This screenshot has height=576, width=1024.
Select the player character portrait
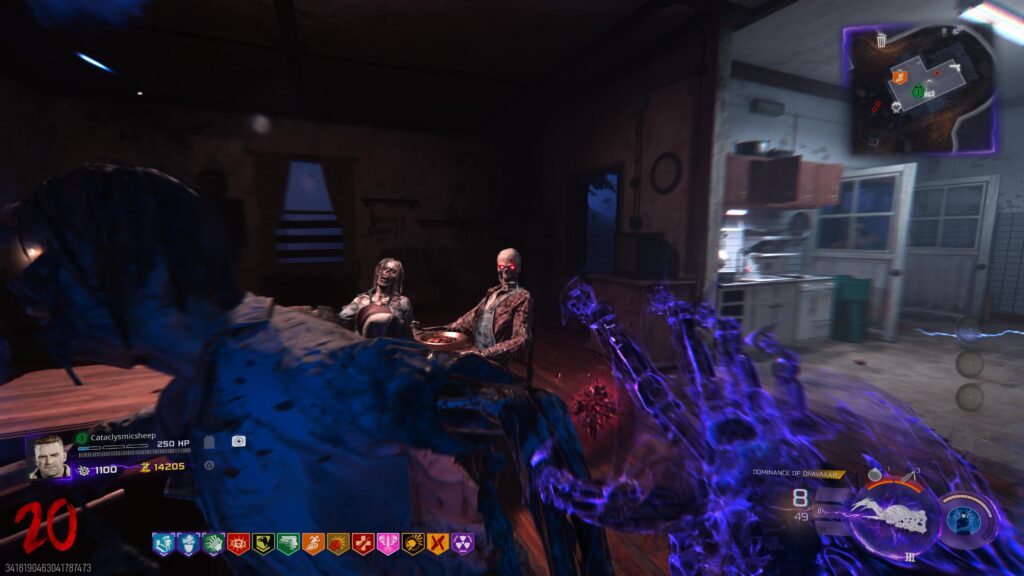(48, 456)
